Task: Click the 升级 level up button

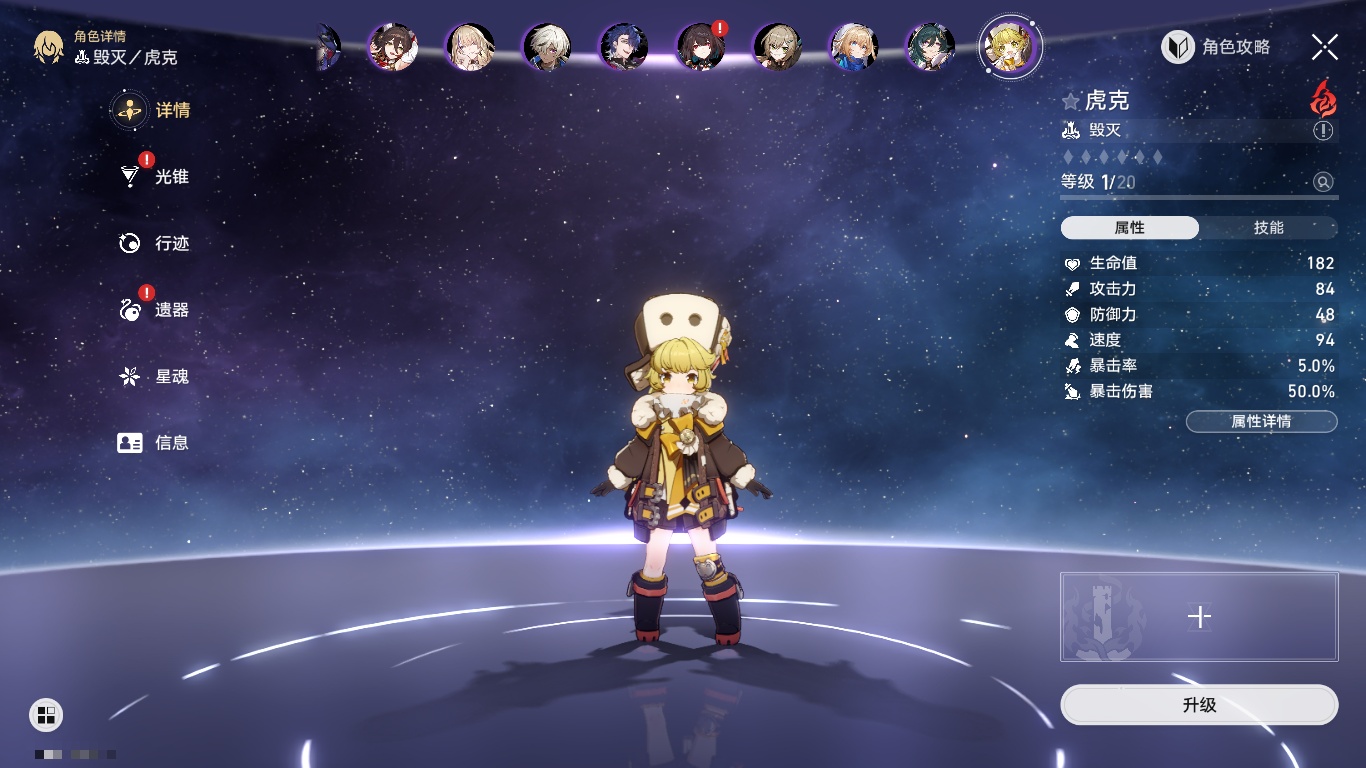Action: coord(1199,705)
